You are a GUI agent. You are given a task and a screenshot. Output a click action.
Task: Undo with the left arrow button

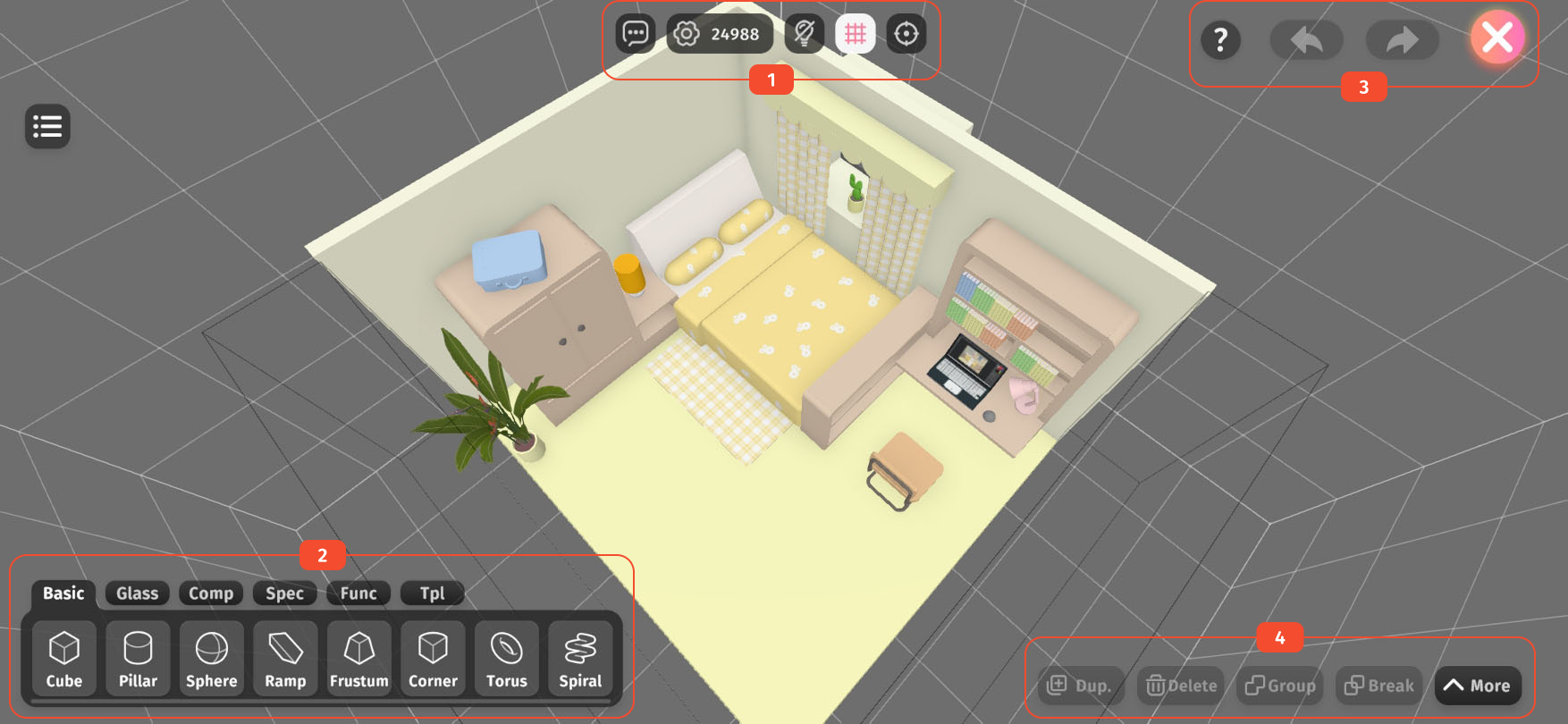[1306, 40]
